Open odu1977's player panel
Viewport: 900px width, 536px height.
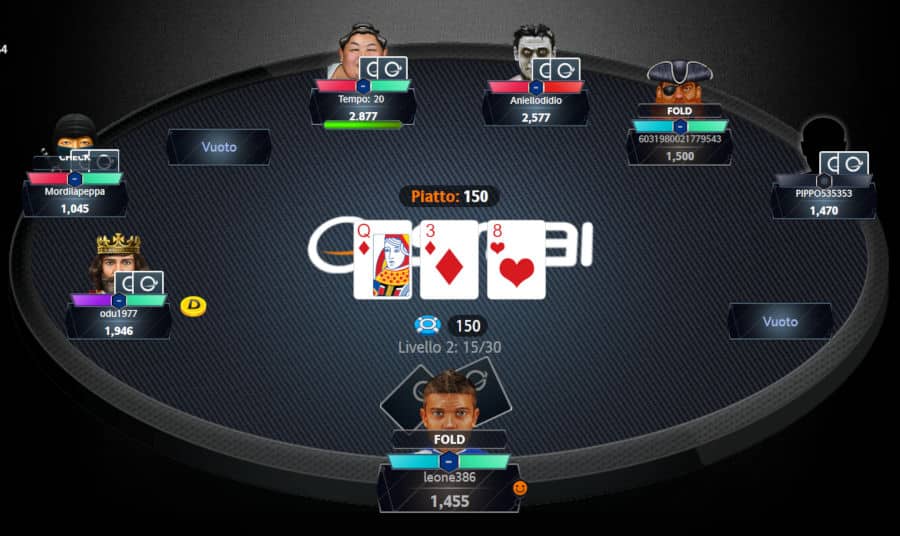coord(119,322)
